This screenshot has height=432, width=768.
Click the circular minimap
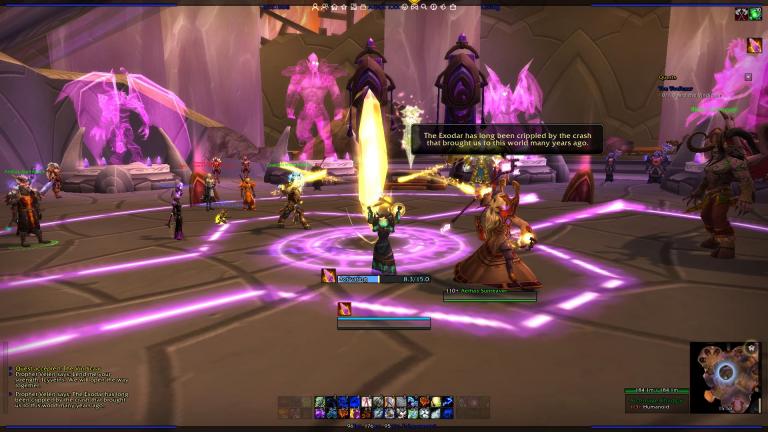(x=725, y=373)
